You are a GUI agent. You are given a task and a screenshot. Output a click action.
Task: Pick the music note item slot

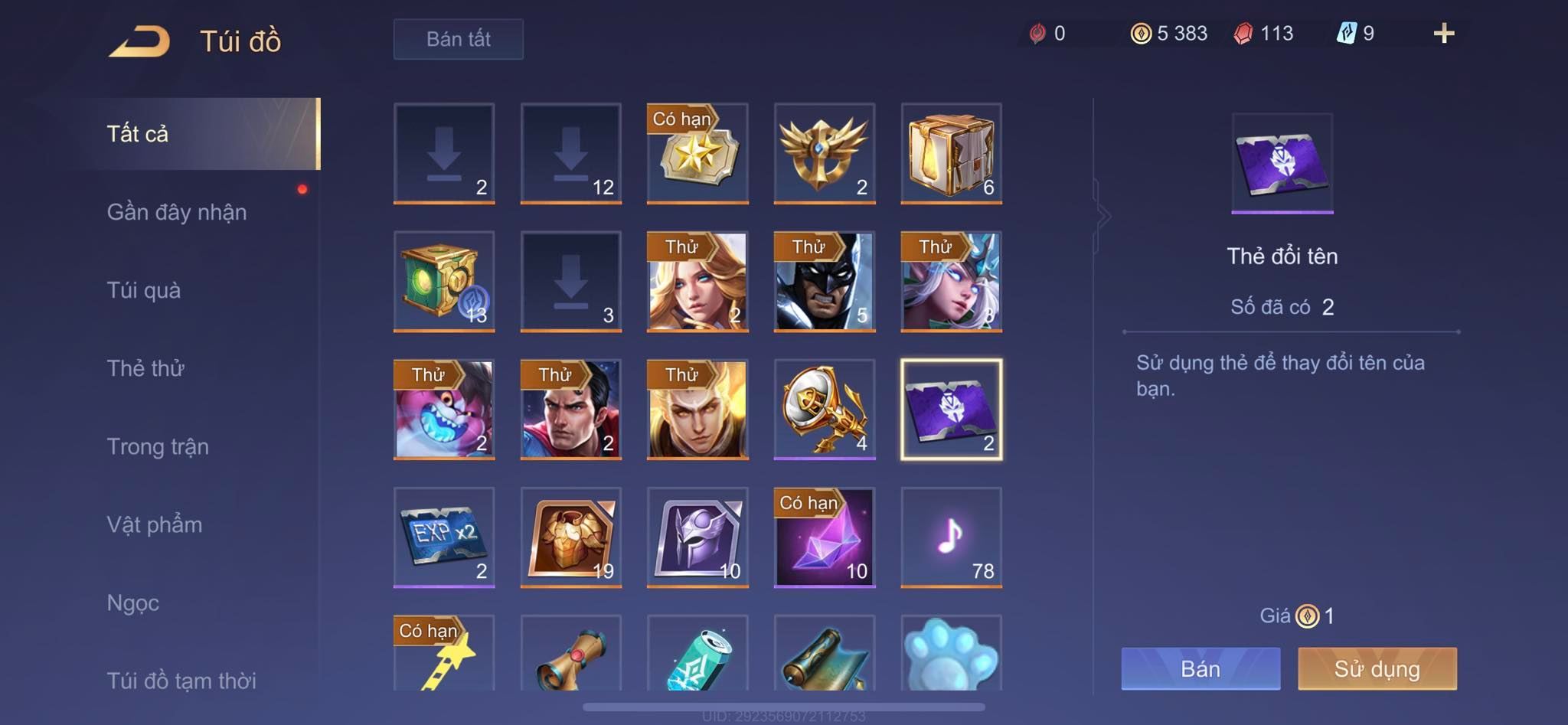tap(951, 537)
